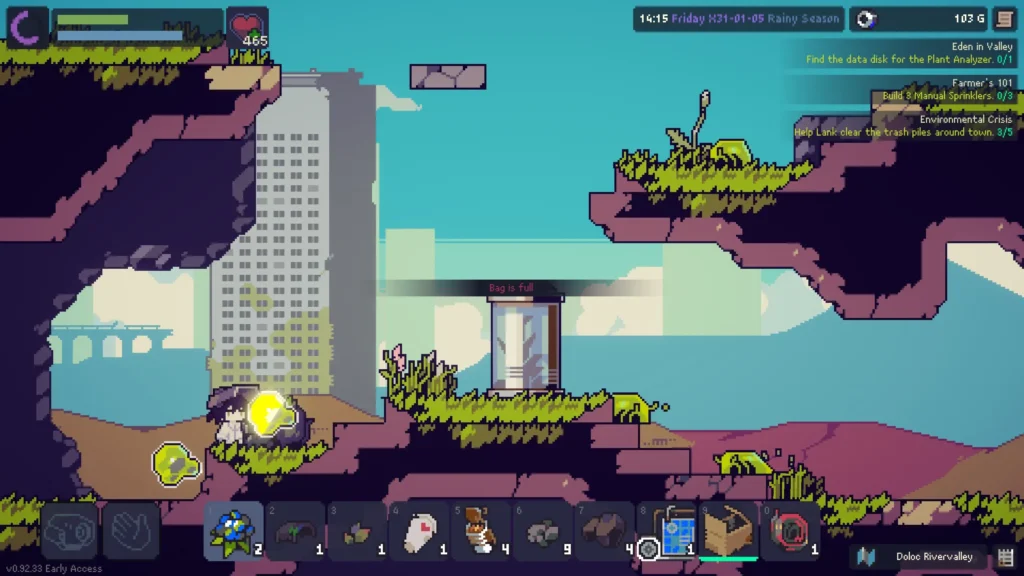The width and height of the screenshot is (1024, 576).
Task: Select the white pouch with heart slot
Action: pyautogui.click(x=418, y=531)
